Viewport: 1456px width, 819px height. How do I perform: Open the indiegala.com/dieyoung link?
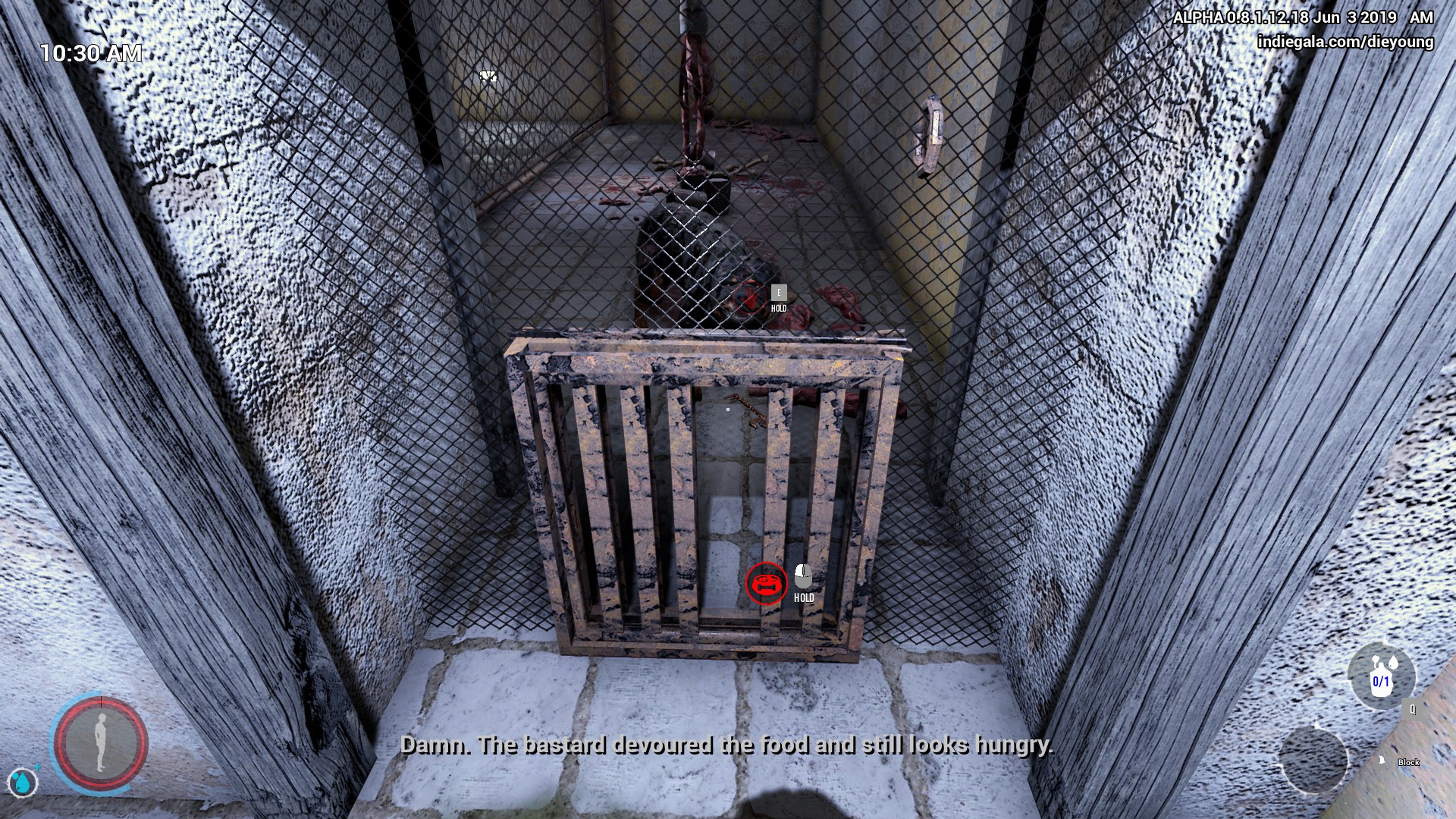[x=1345, y=42]
